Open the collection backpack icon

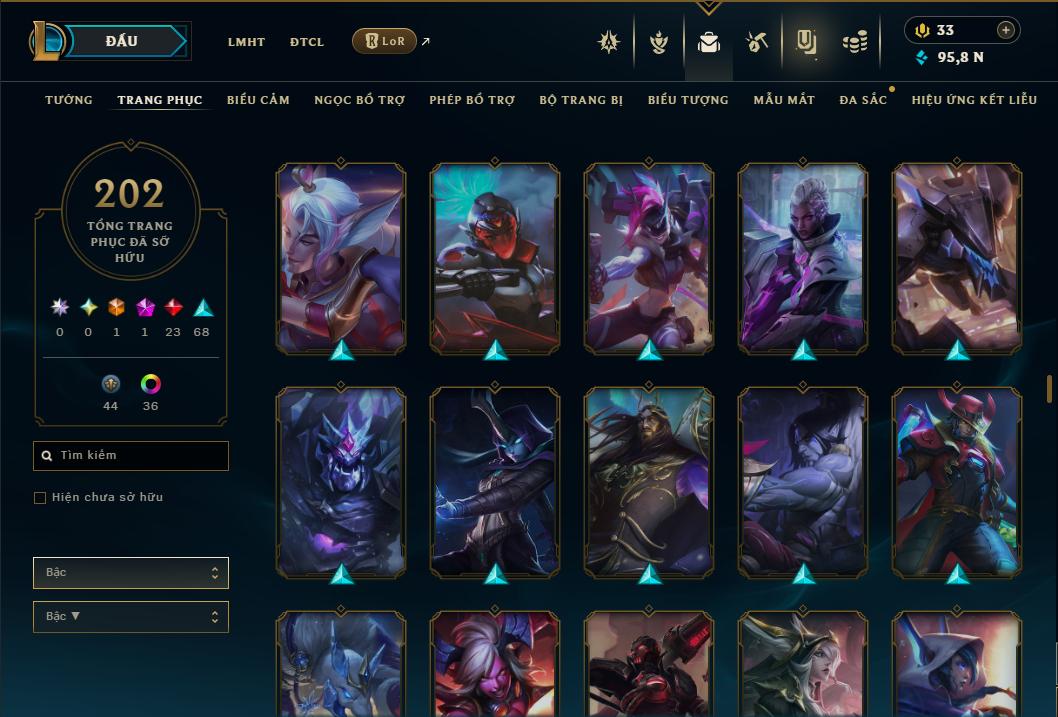click(x=709, y=43)
